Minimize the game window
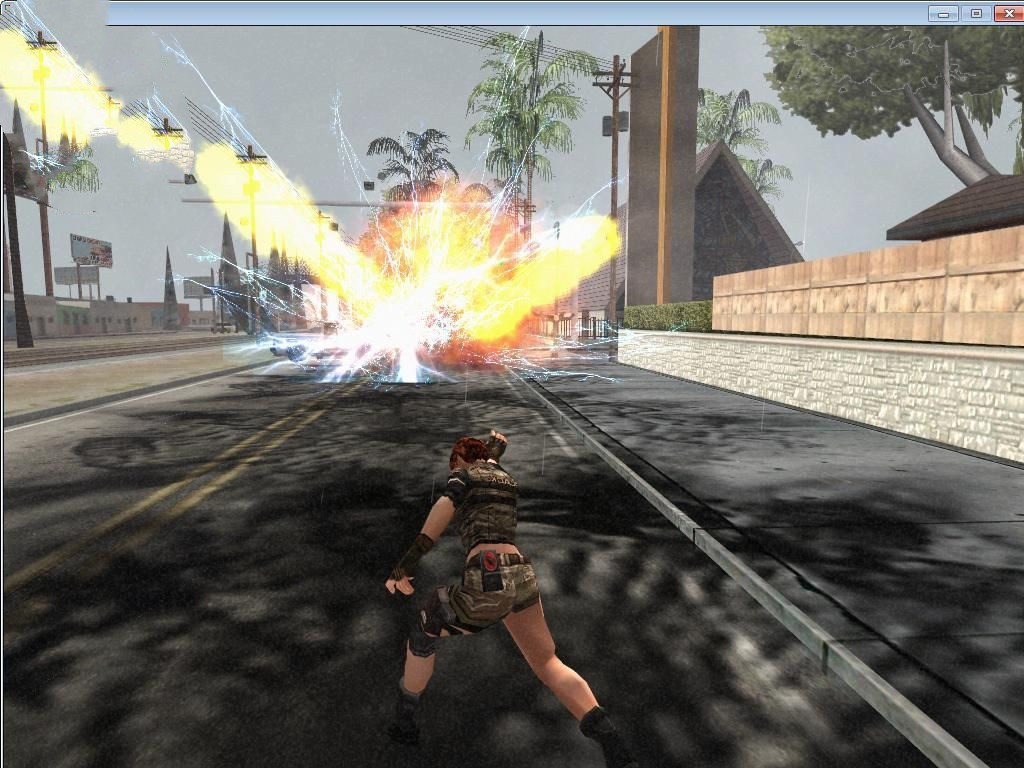This screenshot has width=1024, height=768. (943, 13)
